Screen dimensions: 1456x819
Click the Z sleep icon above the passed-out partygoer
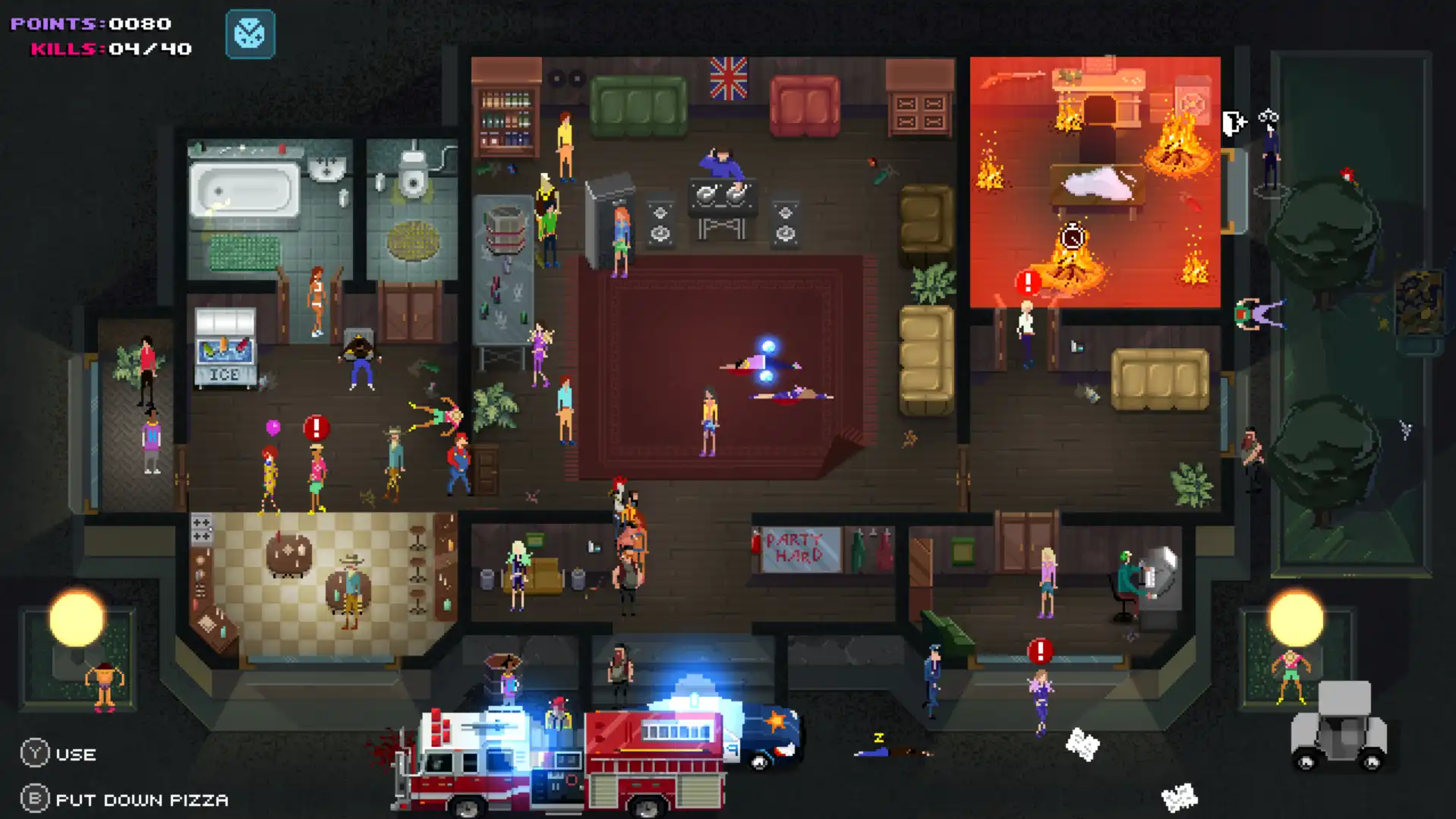879,736
